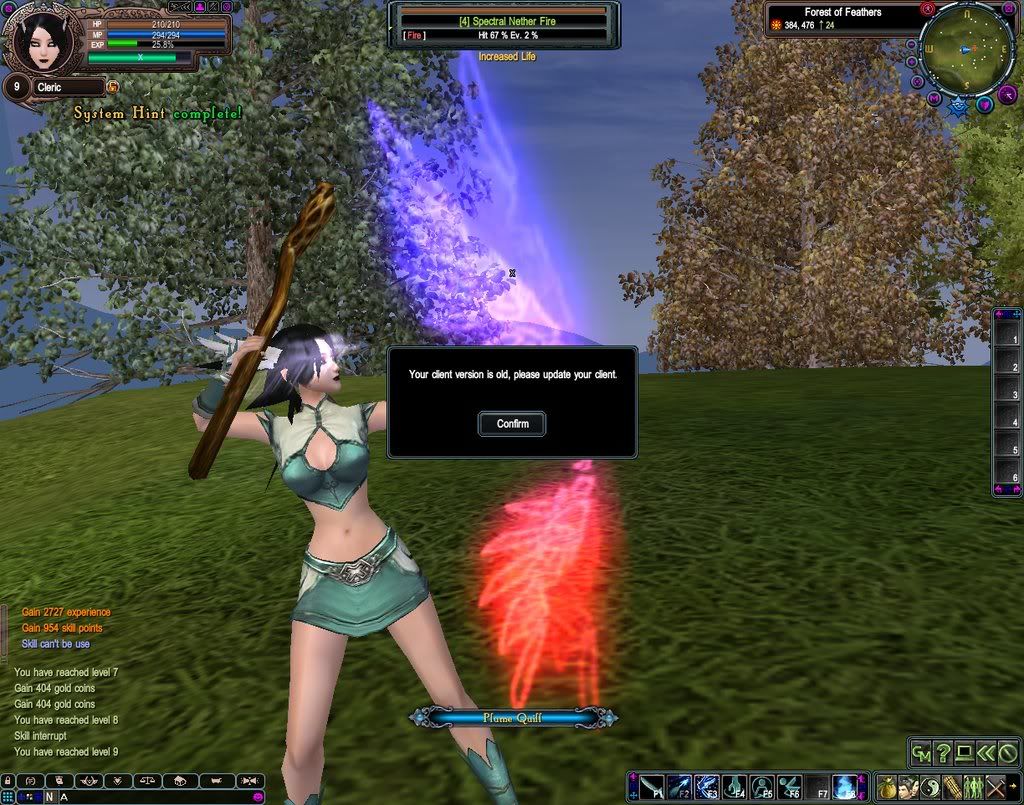
Task: Click the Plume Quill target nameplate
Action: click(x=512, y=717)
